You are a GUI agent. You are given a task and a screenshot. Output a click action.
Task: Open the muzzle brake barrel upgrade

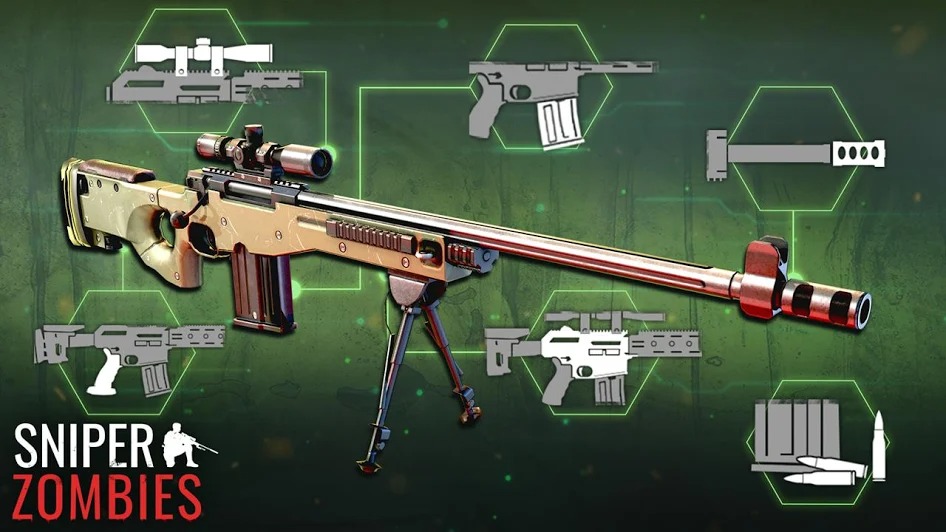795,152
